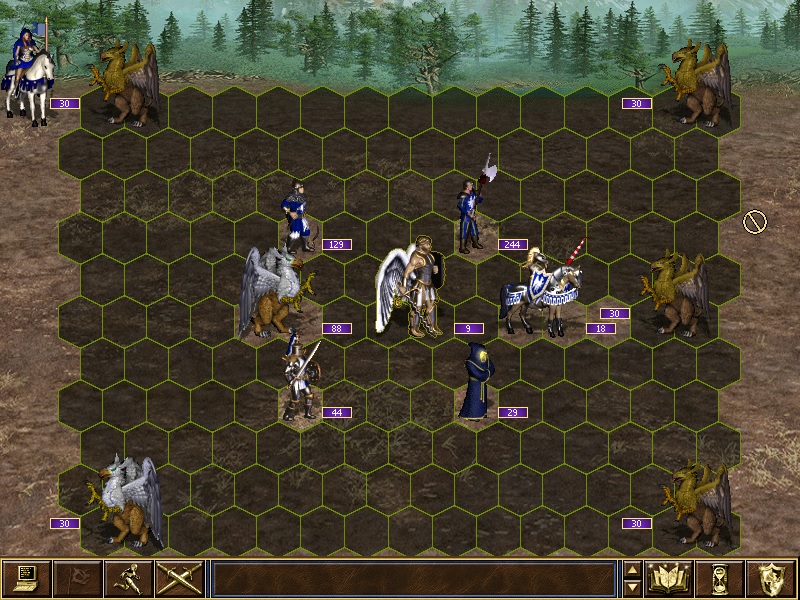Toggle auto-combat with the crossed swords

point(179,578)
